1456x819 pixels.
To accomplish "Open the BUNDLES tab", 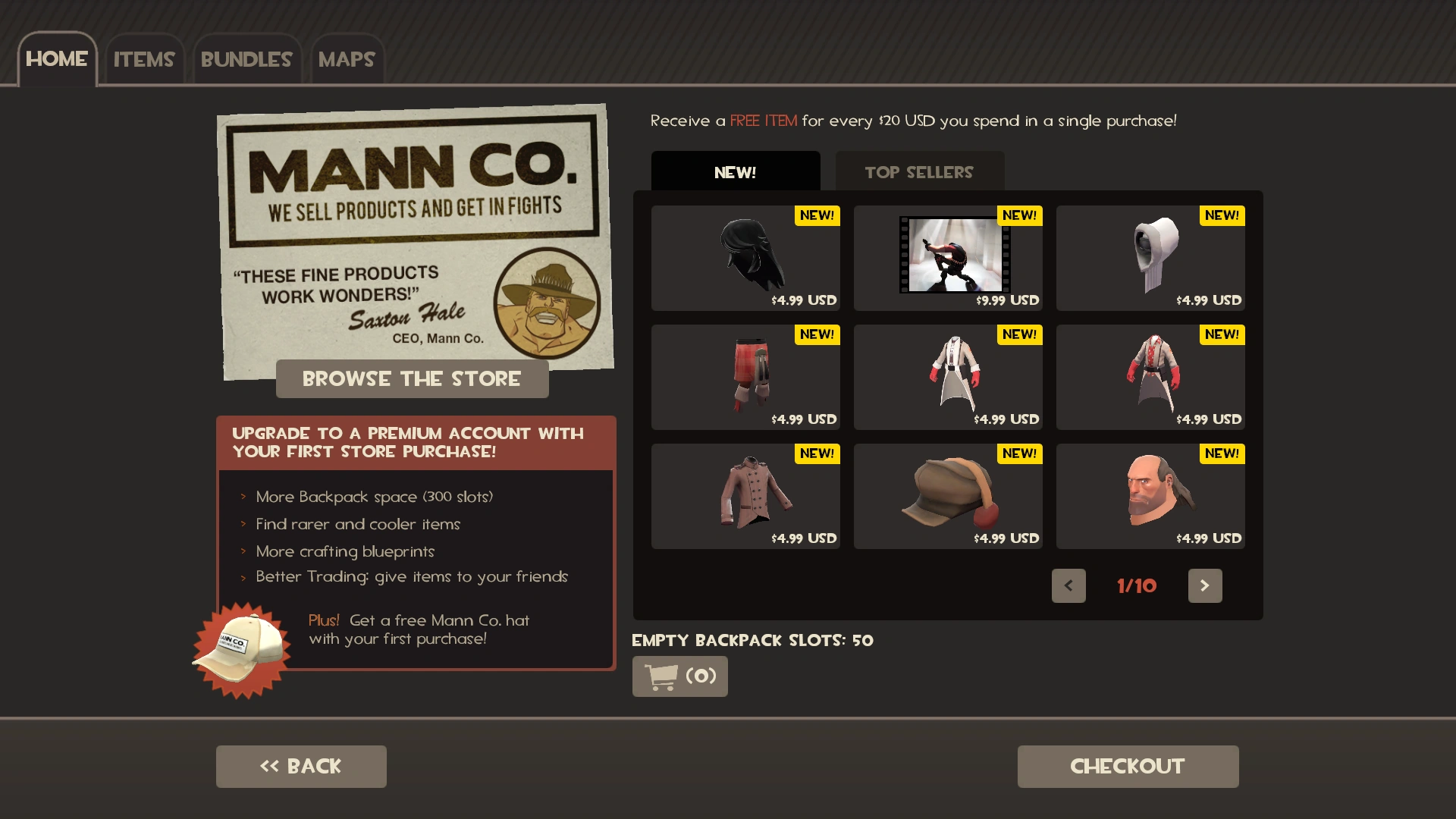I will (x=246, y=59).
